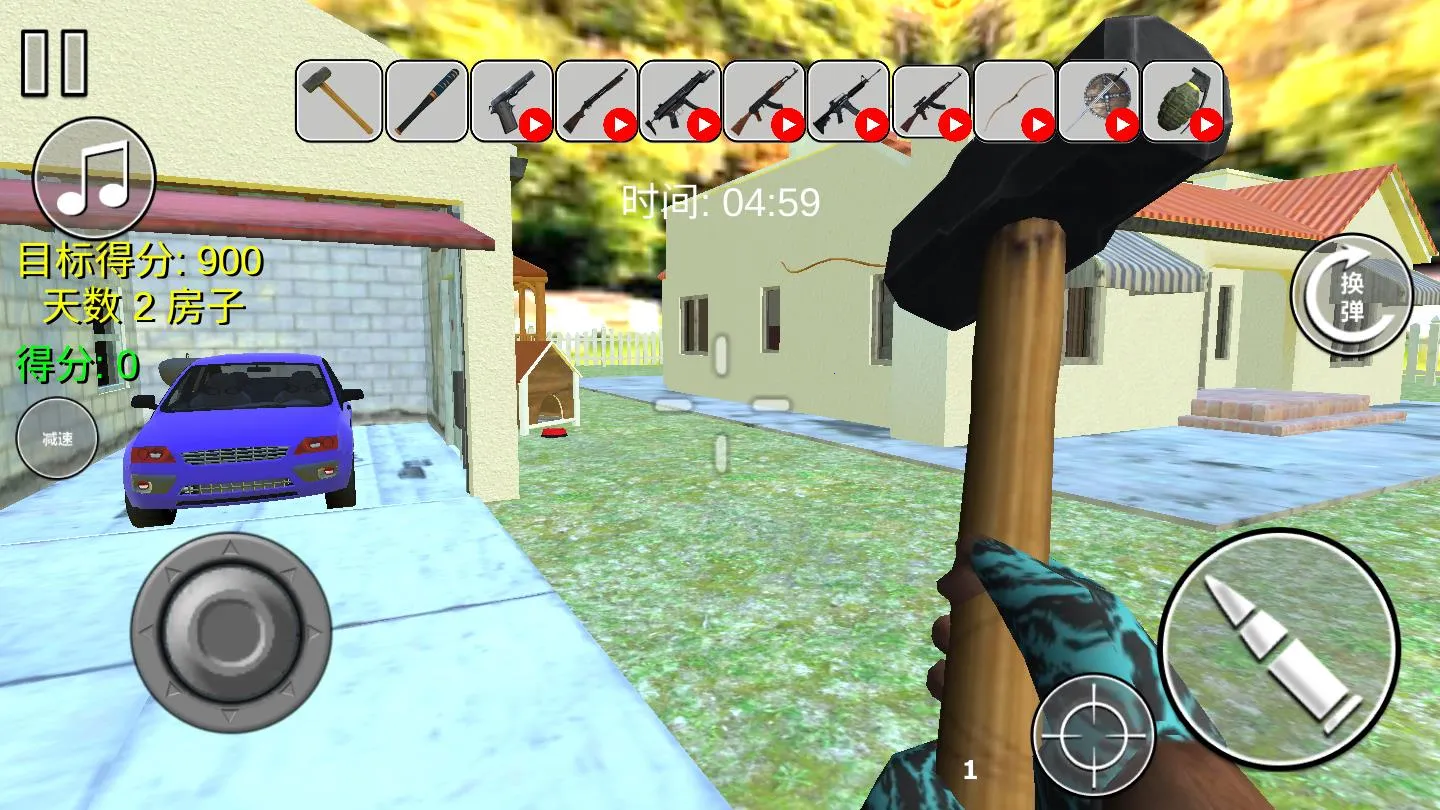This screenshot has width=1440, height=810.
Task: Tap the bullet fire button
Action: click(x=1278, y=648)
